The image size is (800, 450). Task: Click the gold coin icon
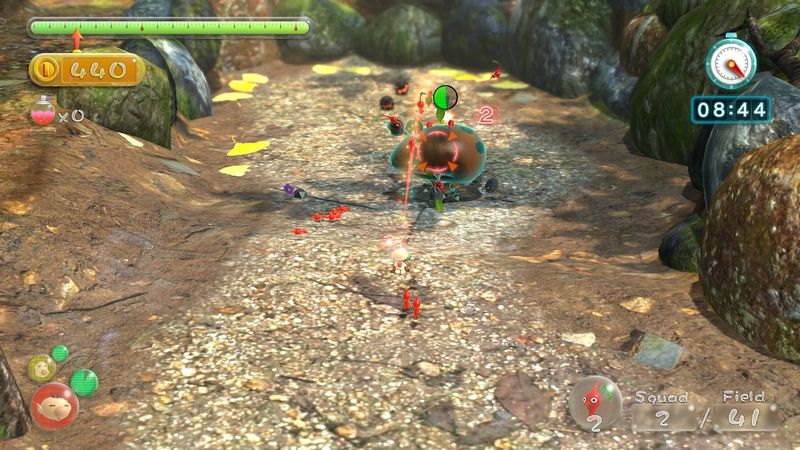pos(48,69)
